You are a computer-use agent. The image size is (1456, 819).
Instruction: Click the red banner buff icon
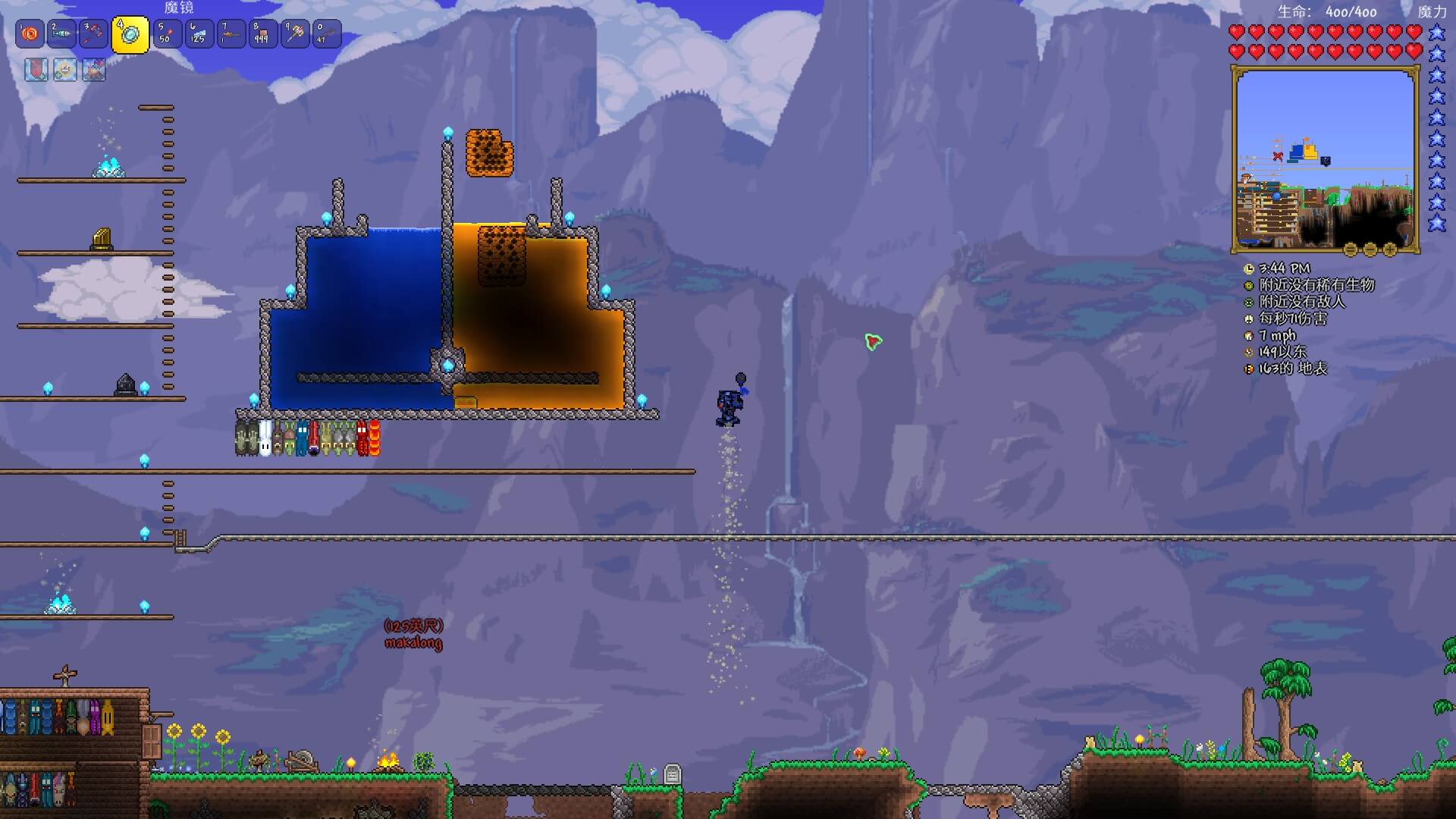click(x=36, y=71)
